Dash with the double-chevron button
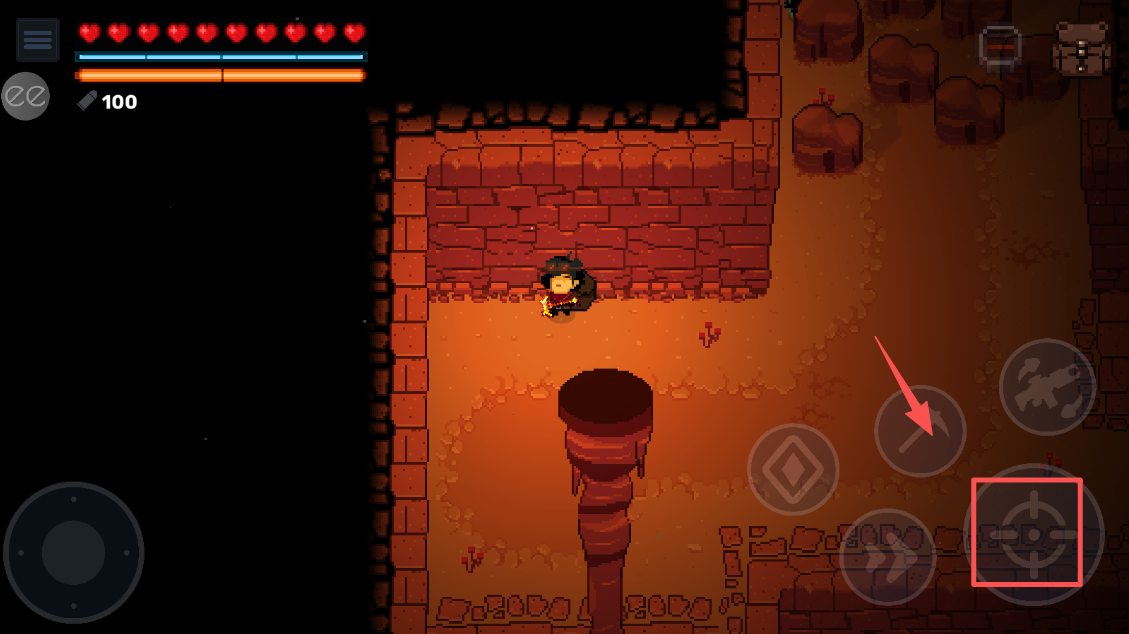The height and width of the screenshot is (634, 1129). (x=887, y=557)
